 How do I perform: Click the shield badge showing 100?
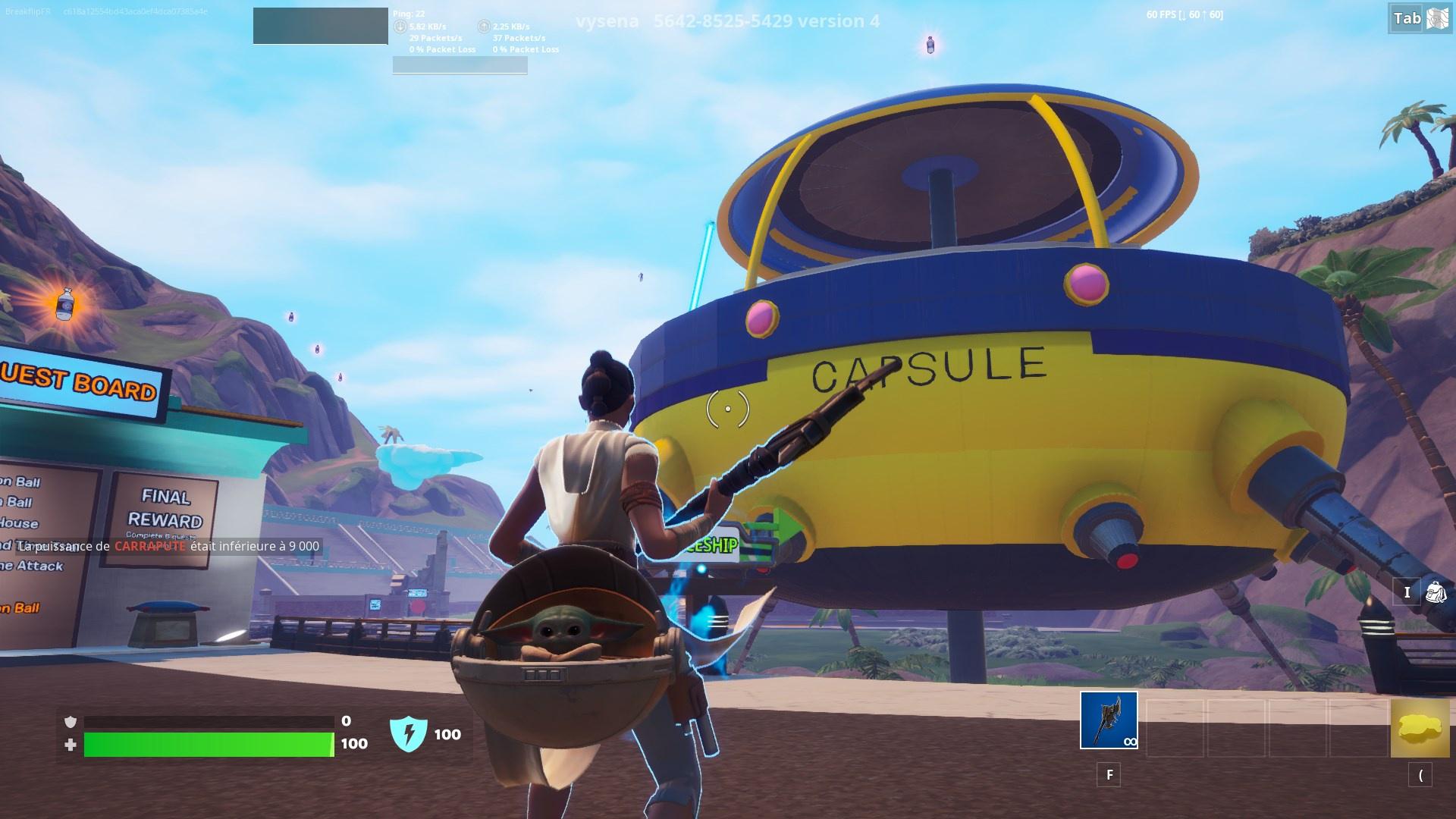point(409,733)
